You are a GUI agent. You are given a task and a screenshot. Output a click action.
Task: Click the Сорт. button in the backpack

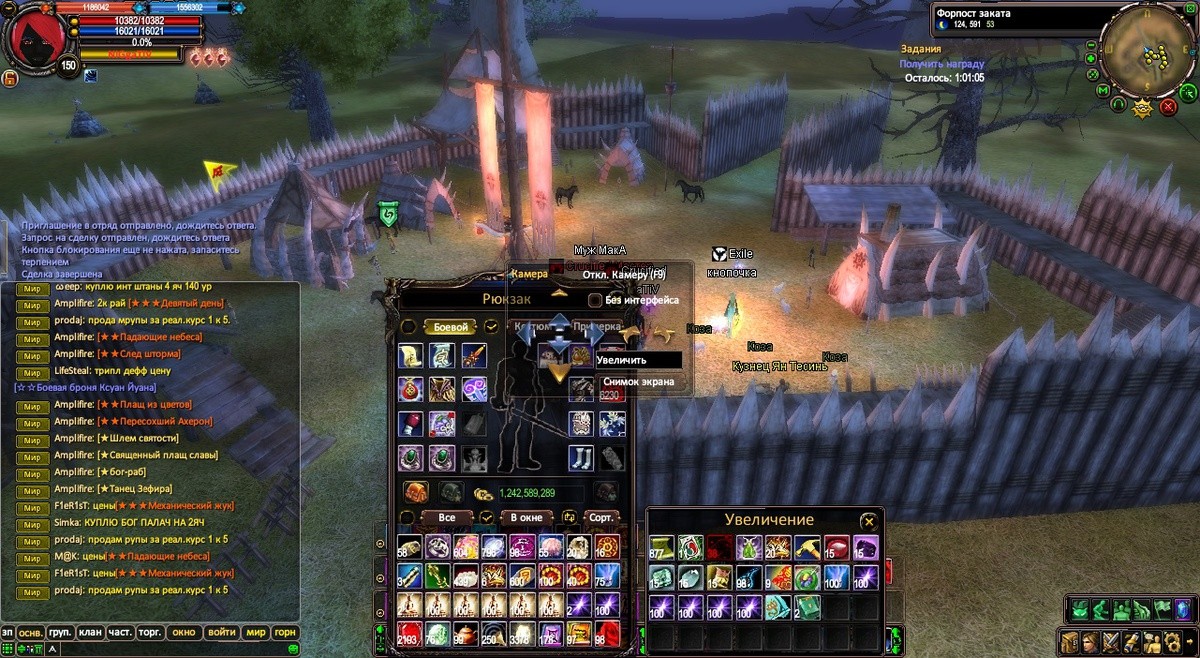(x=601, y=518)
